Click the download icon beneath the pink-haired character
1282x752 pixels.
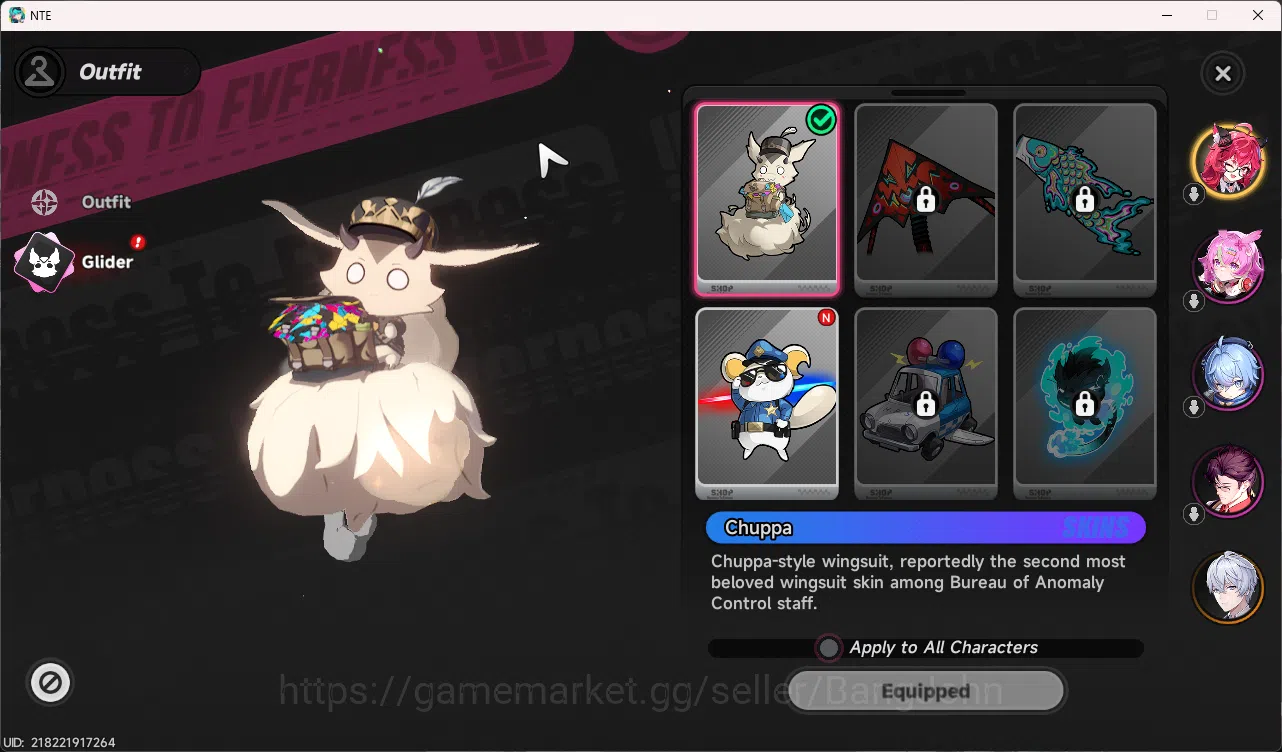[x=1193, y=302]
